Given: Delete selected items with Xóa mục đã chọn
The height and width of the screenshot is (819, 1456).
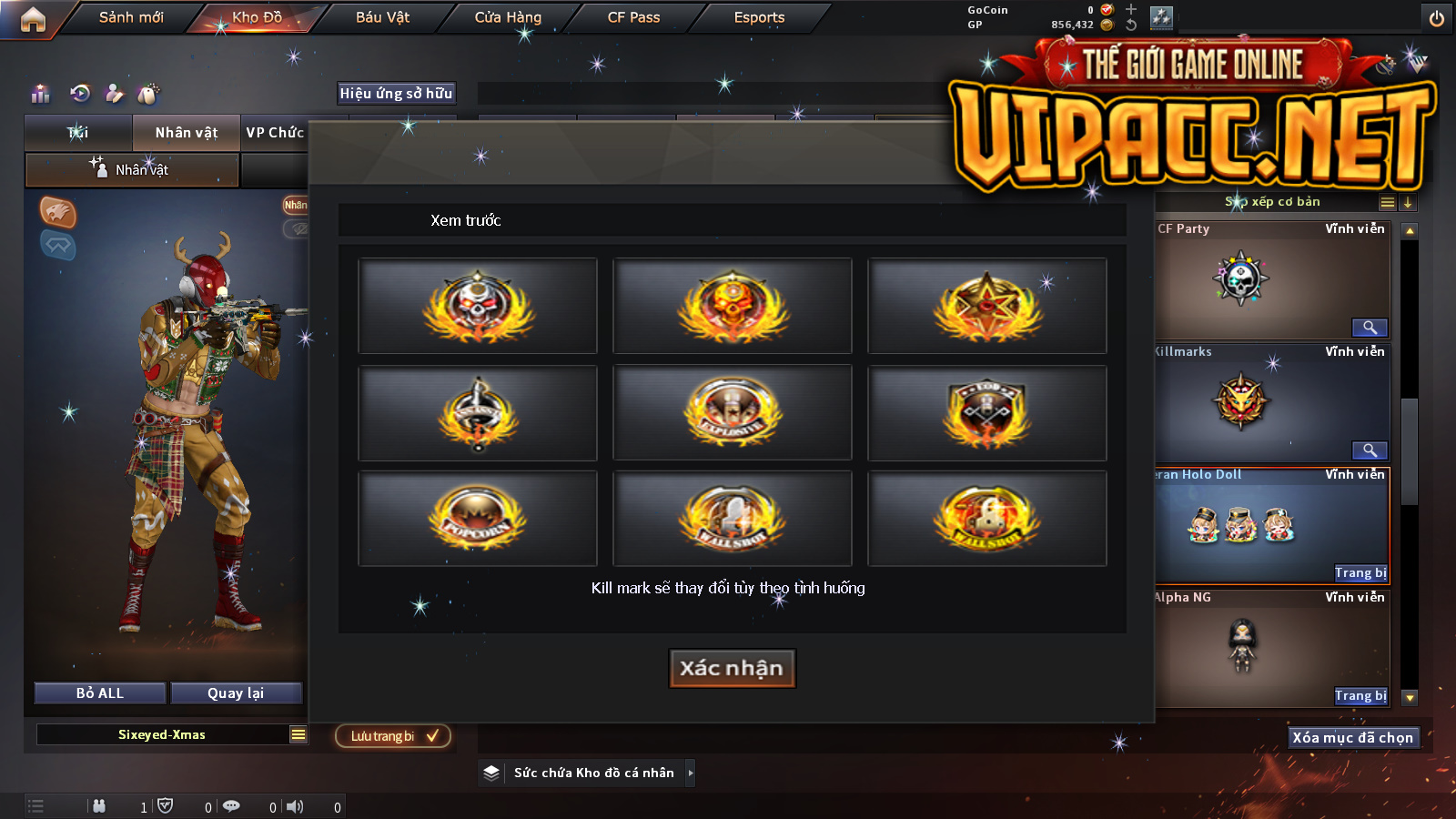Looking at the screenshot, I should pyautogui.click(x=1353, y=738).
